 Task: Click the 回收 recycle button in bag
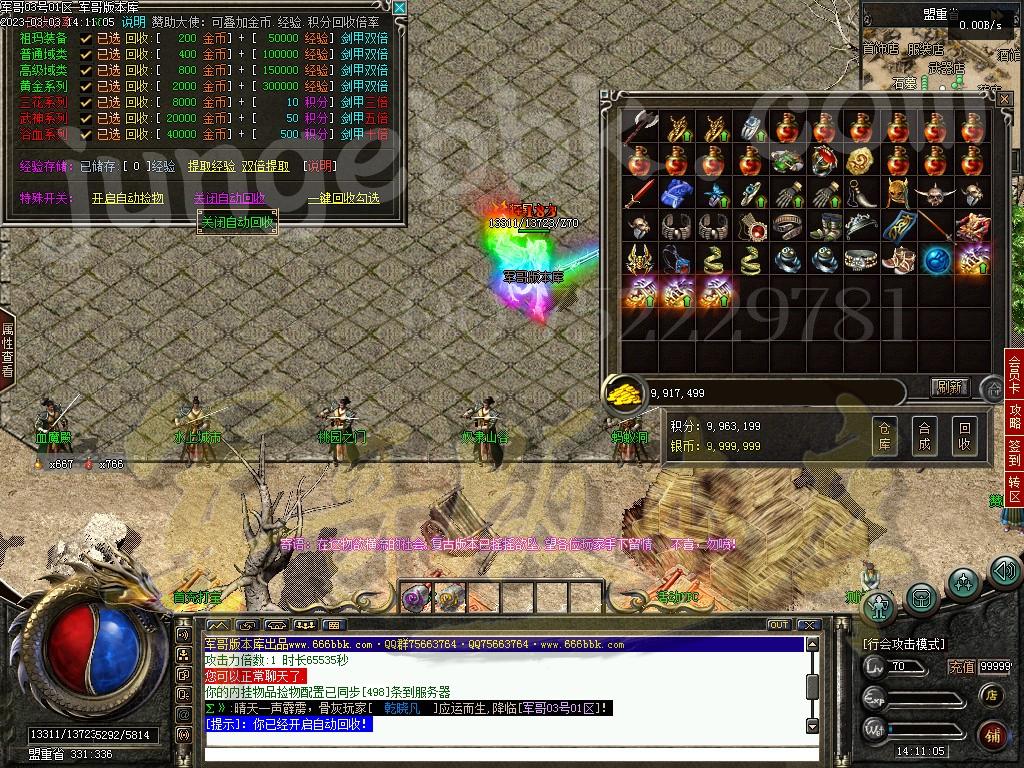click(x=964, y=435)
